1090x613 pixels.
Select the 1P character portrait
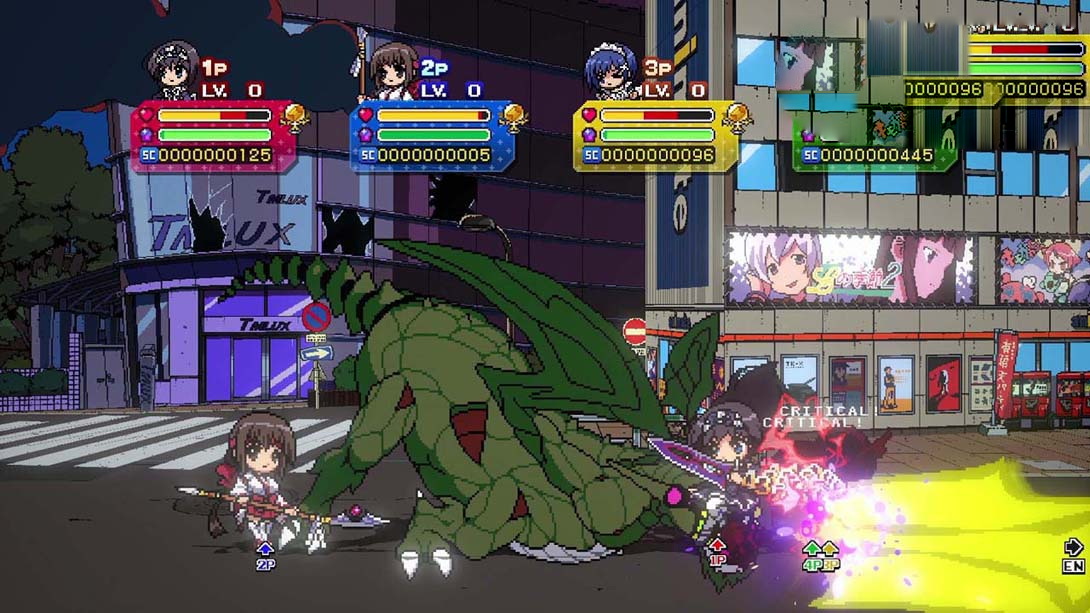point(173,70)
